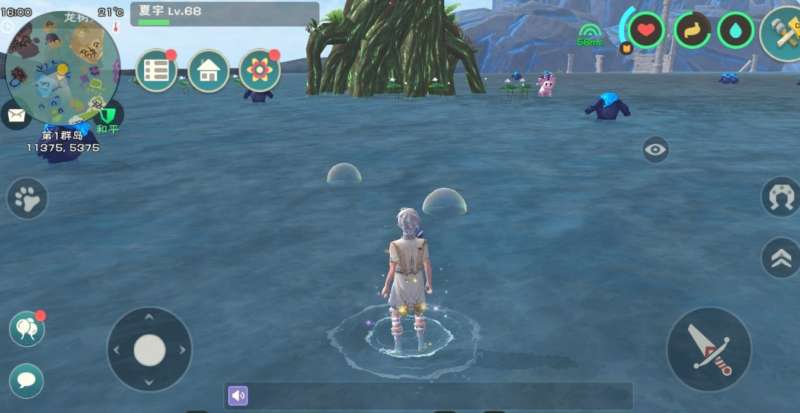Image resolution: width=800 pixels, height=413 pixels.
Task: Open the paw print pet menu
Action: (x=28, y=199)
